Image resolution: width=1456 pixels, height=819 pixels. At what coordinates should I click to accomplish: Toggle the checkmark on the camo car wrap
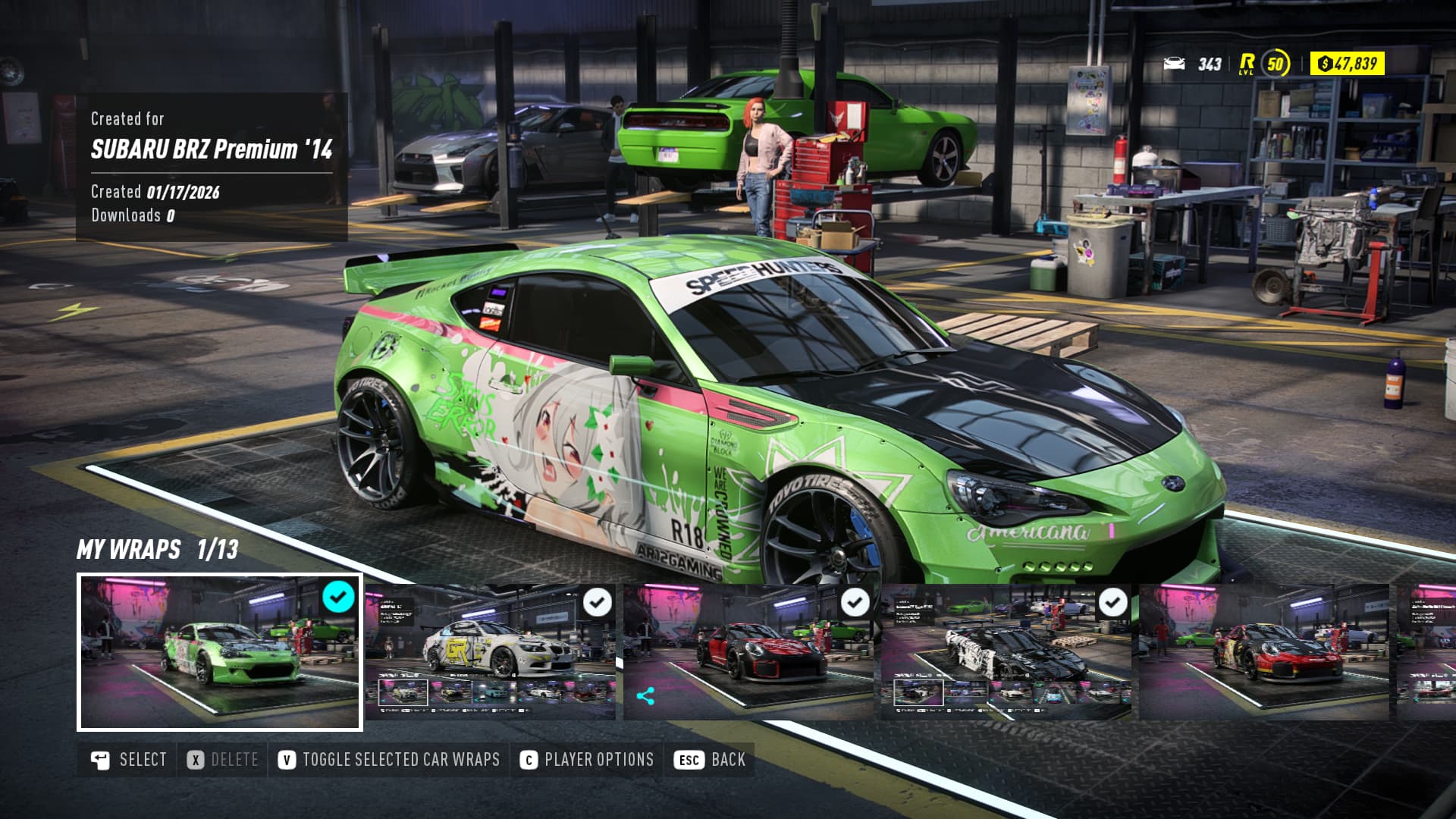[x=1113, y=603]
